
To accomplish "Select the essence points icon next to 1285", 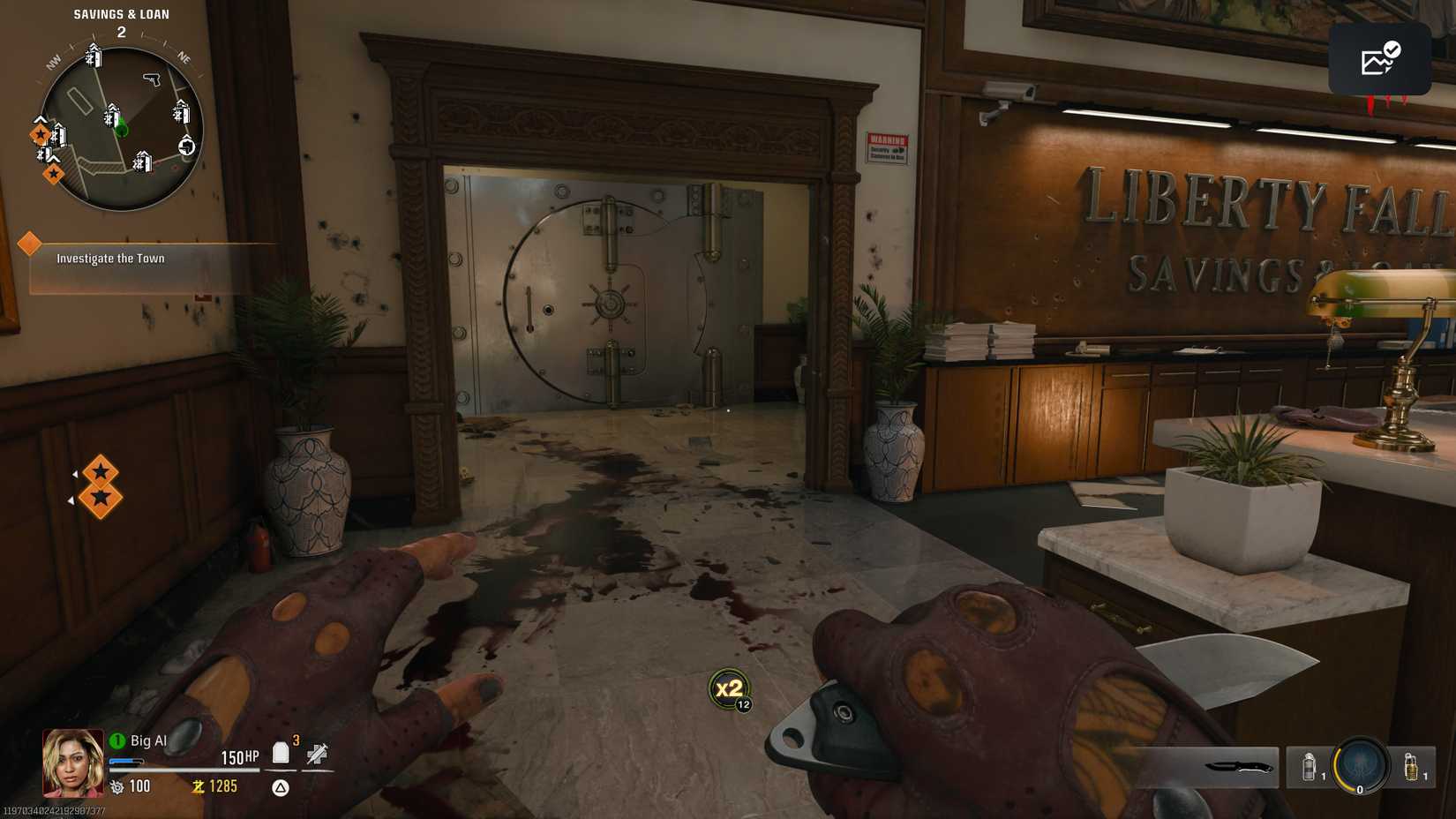I will pos(198,785).
